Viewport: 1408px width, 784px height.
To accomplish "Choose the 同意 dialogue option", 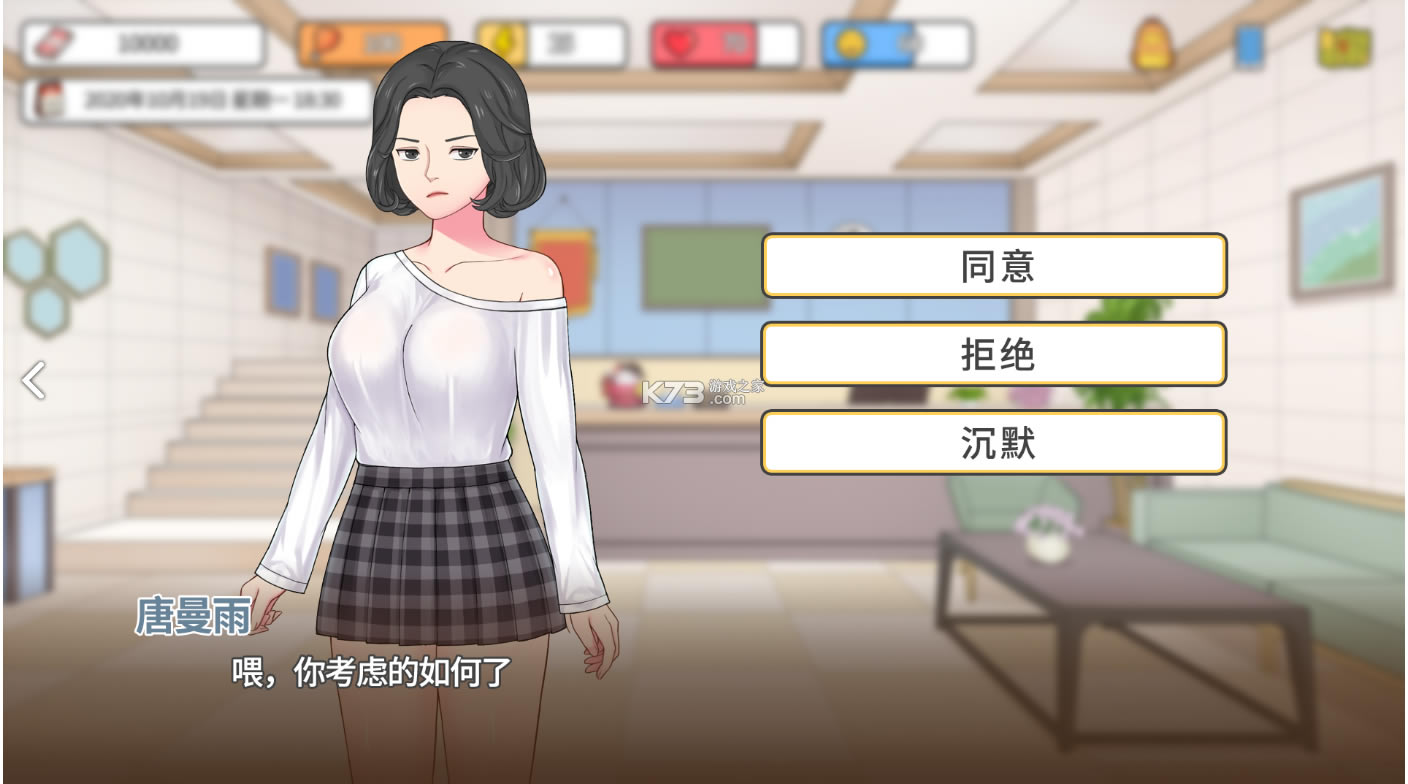I will 994,266.
